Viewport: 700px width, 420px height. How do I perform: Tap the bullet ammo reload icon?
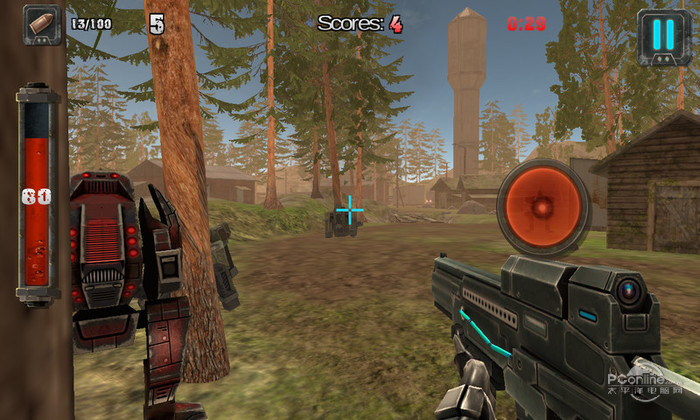pyautogui.click(x=43, y=22)
